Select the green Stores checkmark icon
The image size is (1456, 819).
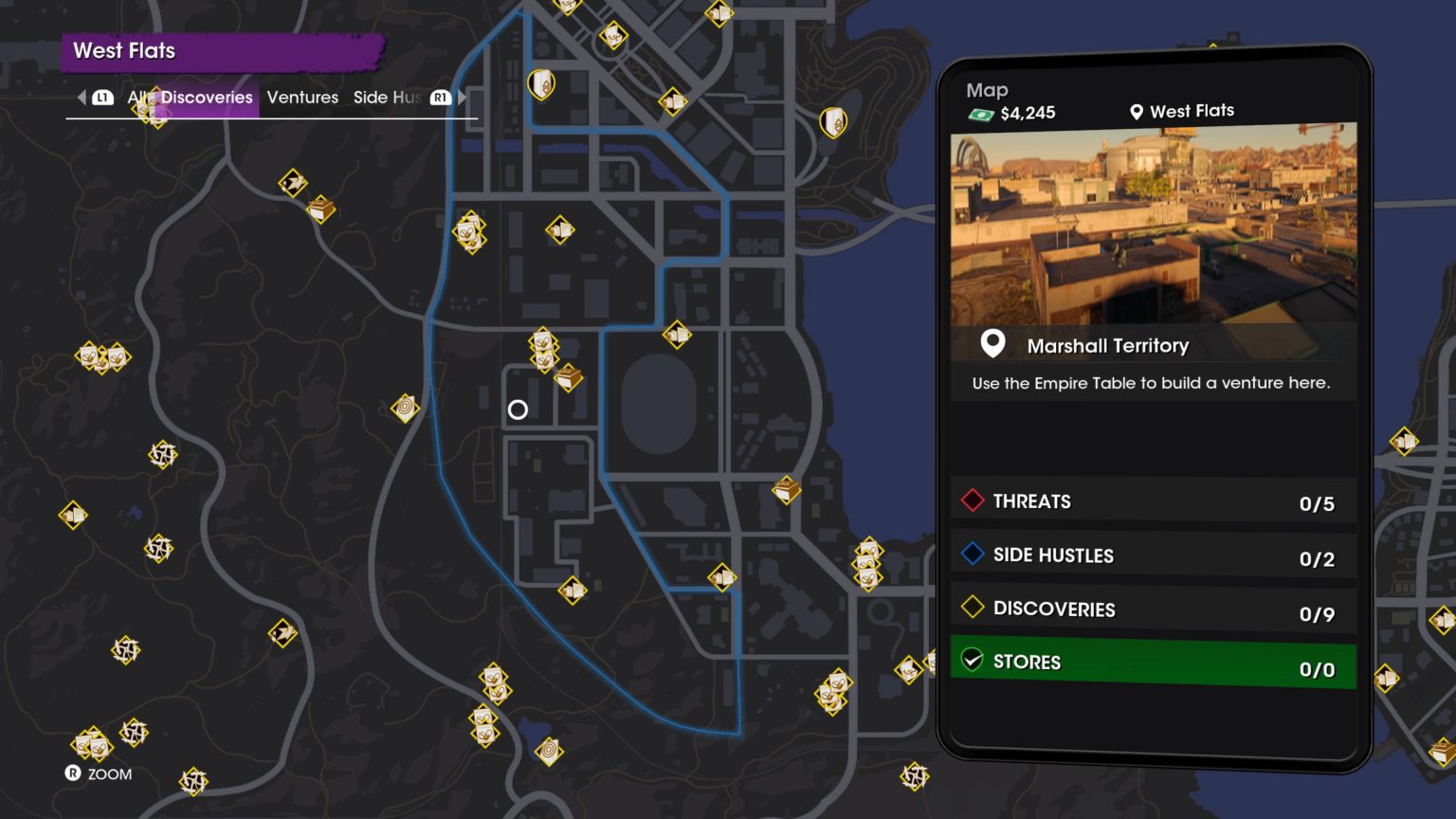tap(971, 661)
